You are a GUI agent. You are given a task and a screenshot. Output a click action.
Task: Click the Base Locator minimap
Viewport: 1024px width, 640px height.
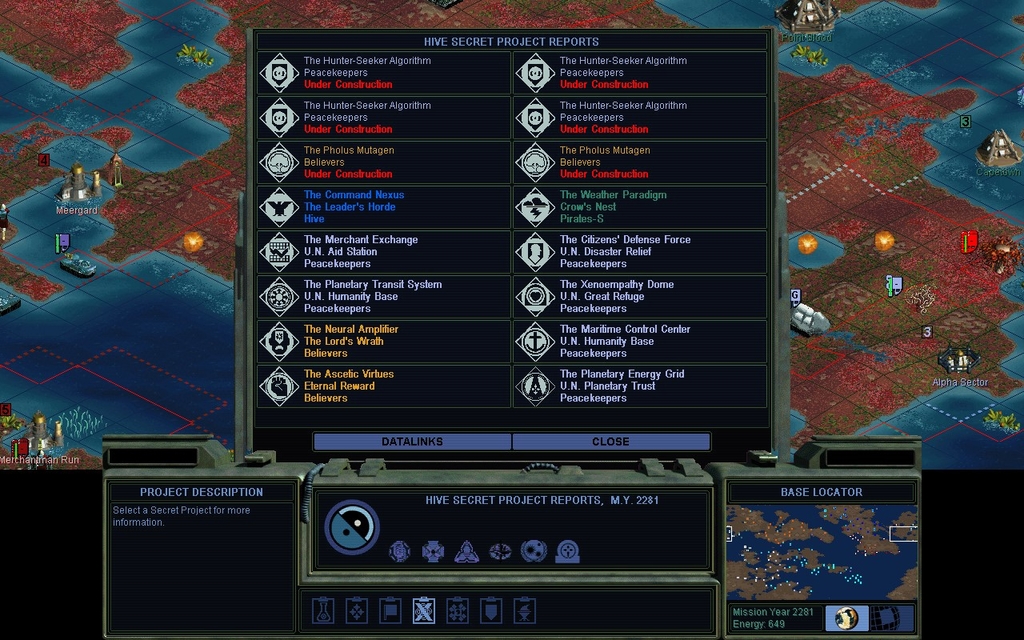click(821, 552)
